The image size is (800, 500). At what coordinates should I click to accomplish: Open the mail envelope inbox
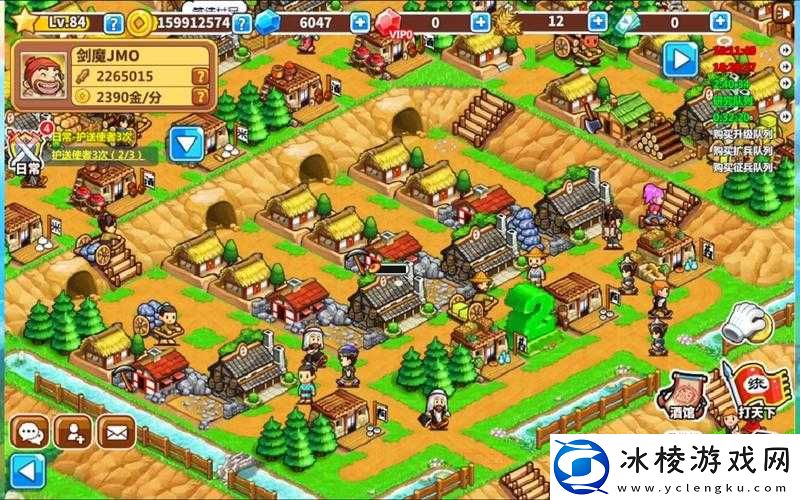click(116, 432)
